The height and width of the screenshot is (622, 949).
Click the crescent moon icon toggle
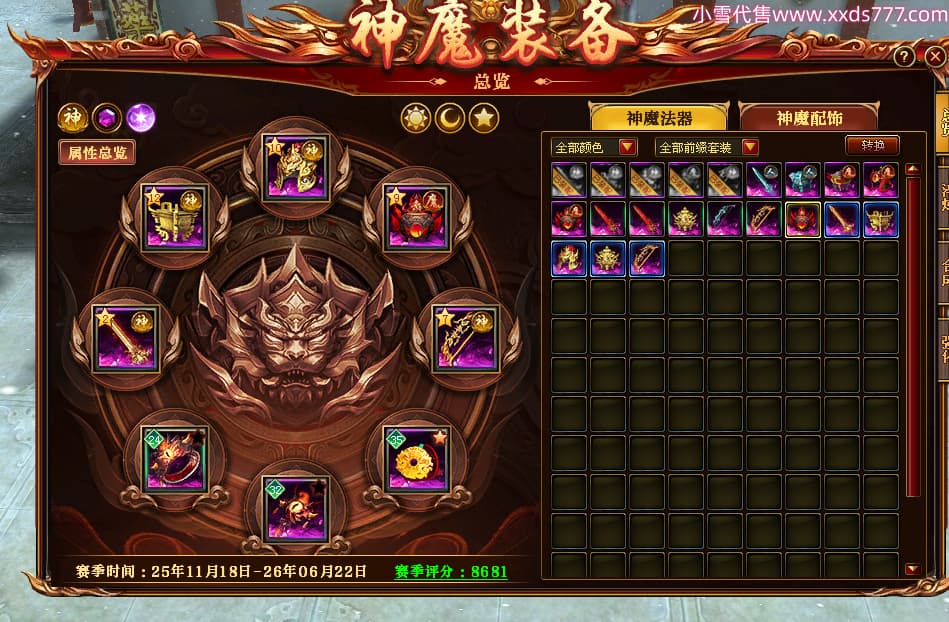(450, 118)
